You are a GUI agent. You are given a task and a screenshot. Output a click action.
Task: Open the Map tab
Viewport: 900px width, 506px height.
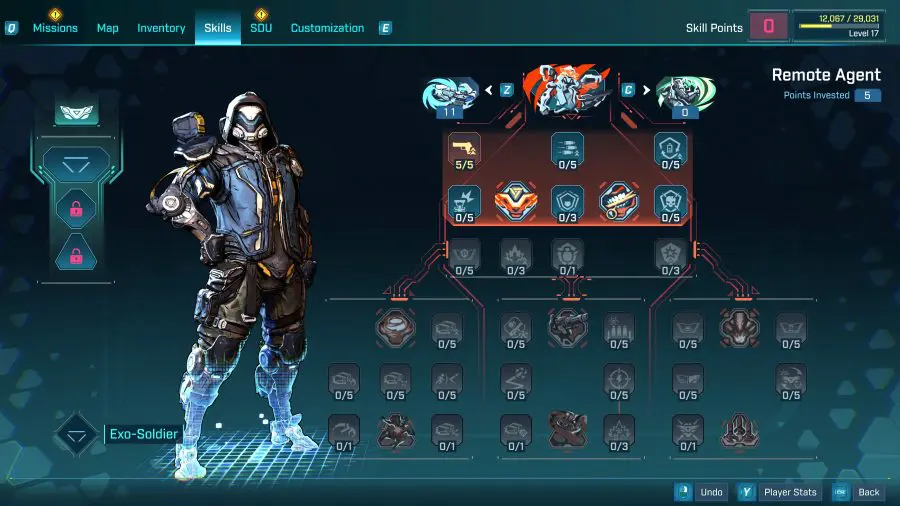(x=108, y=28)
